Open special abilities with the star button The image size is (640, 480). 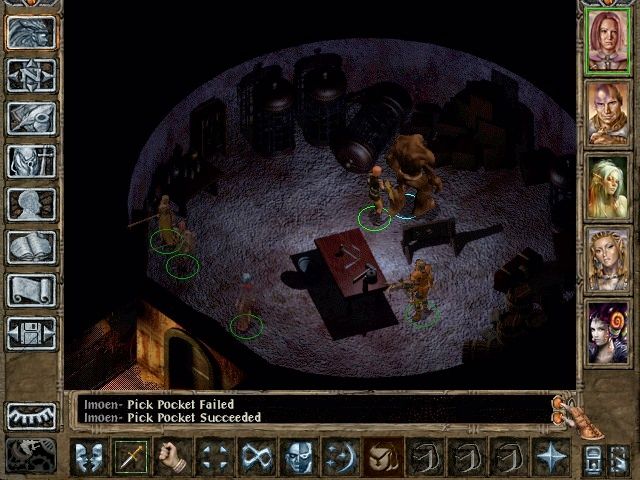[x=551, y=457]
